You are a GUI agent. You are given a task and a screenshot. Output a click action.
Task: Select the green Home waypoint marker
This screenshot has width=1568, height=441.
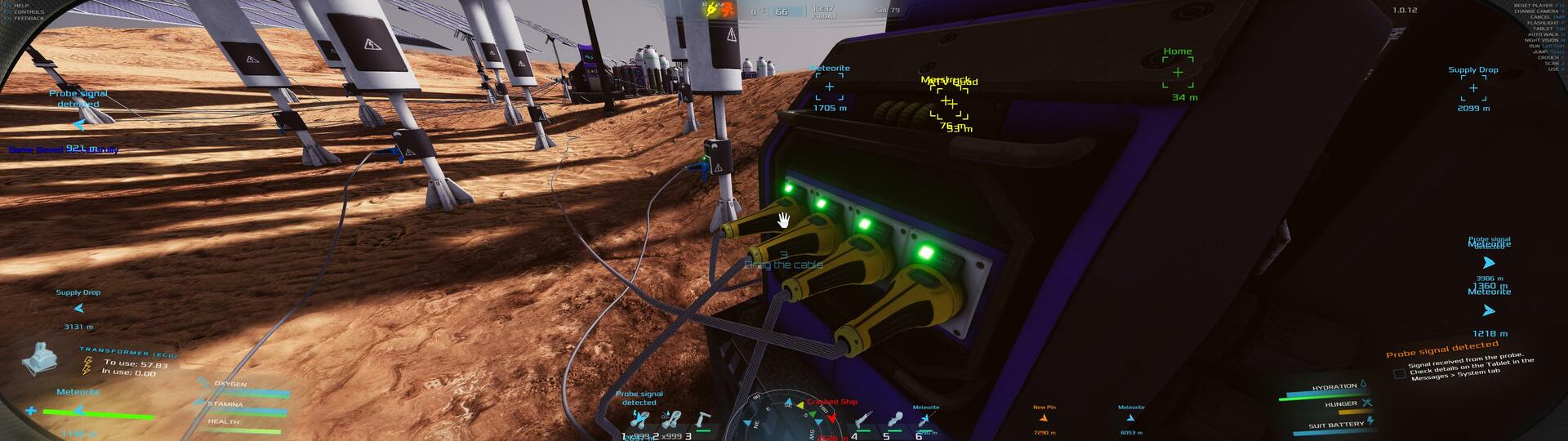click(x=1178, y=73)
